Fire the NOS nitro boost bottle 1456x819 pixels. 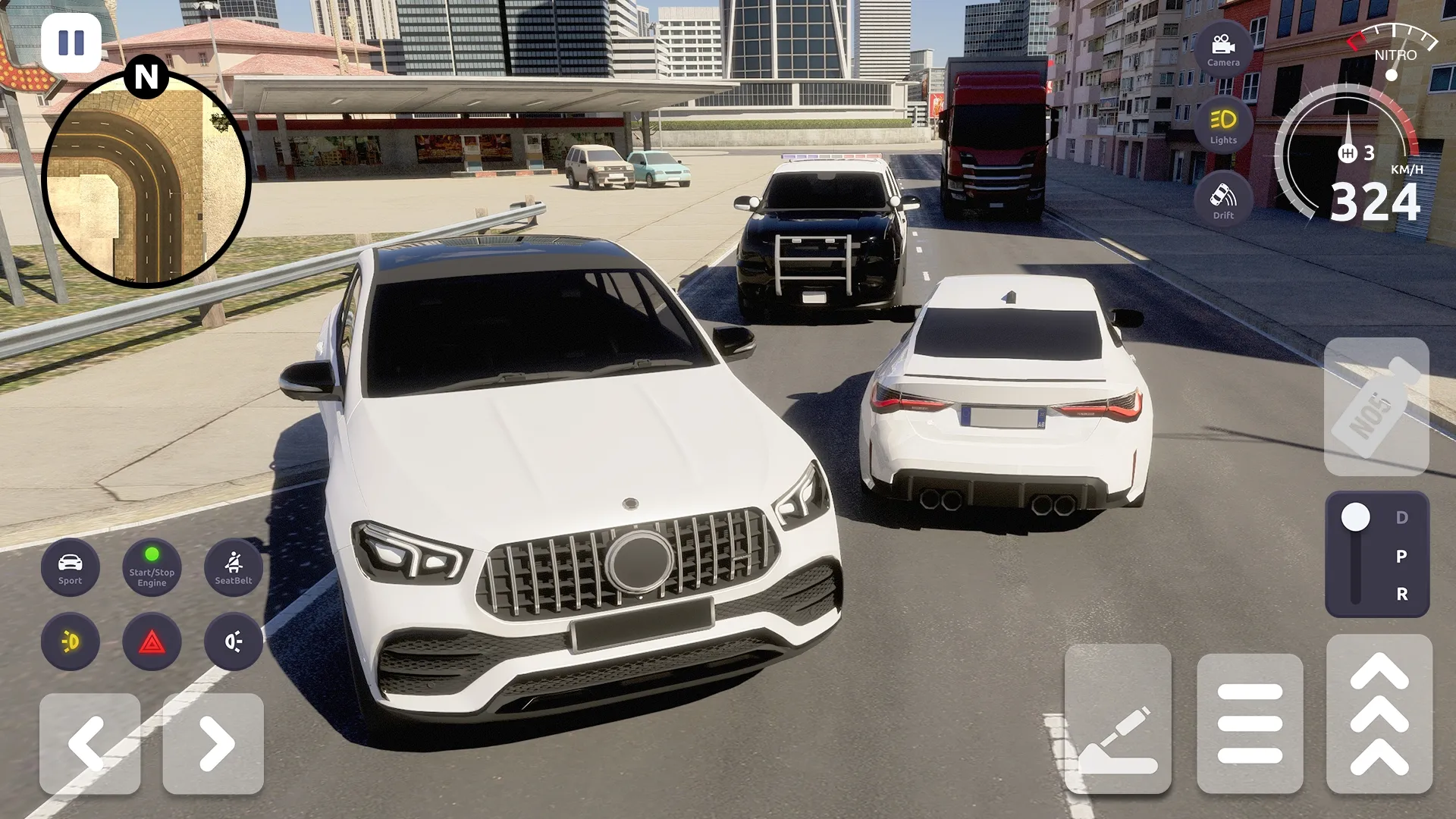click(x=1376, y=406)
